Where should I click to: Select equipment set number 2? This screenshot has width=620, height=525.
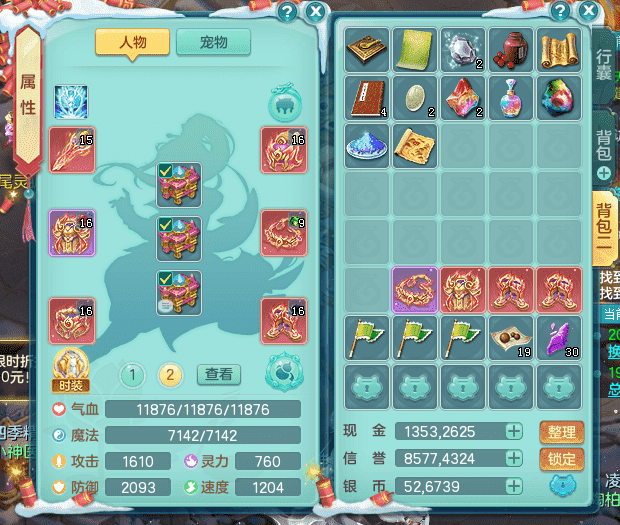point(171,375)
